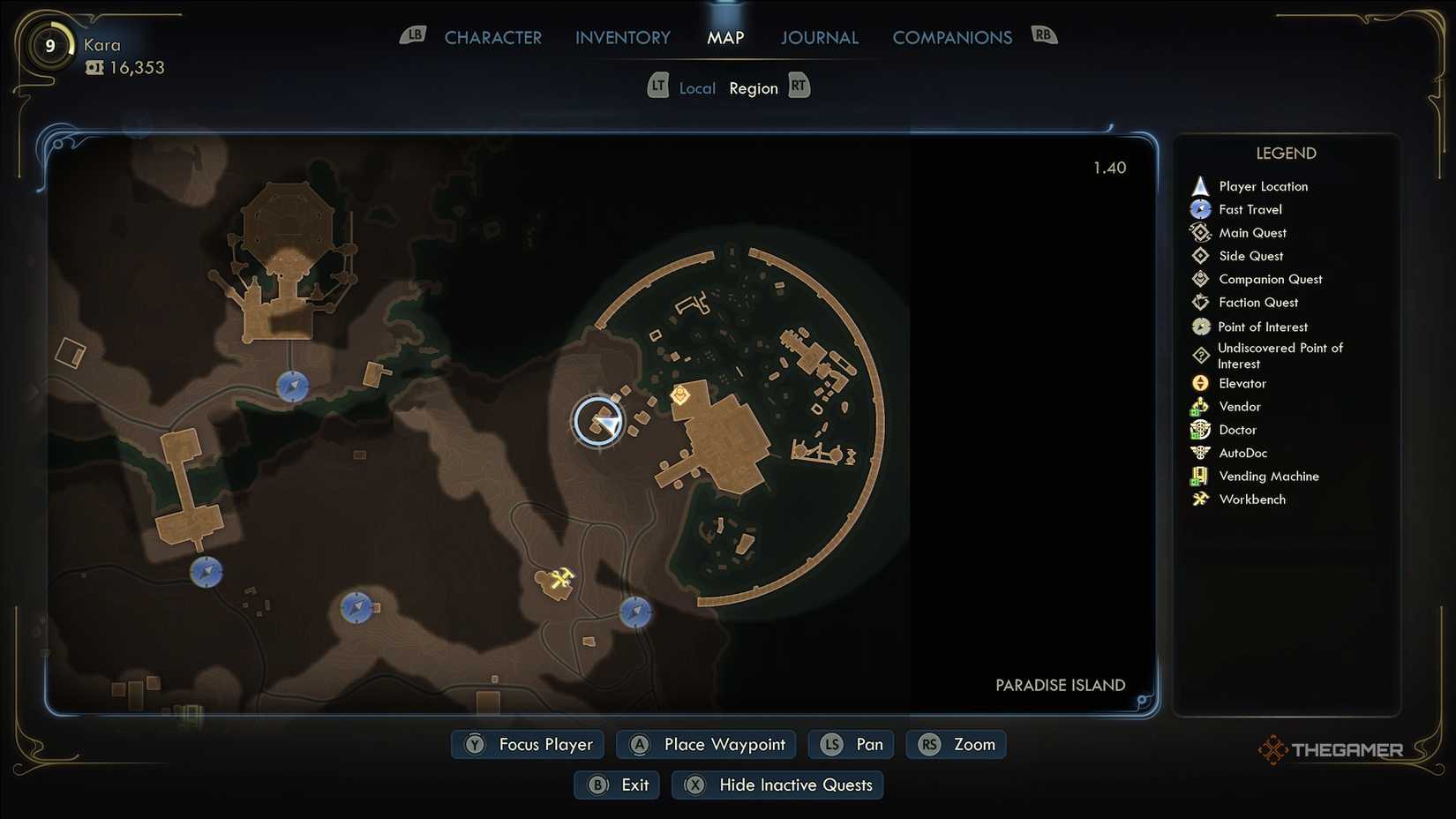Switch map view to Local
The width and height of the screenshot is (1456, 819).
coord(697,87)
